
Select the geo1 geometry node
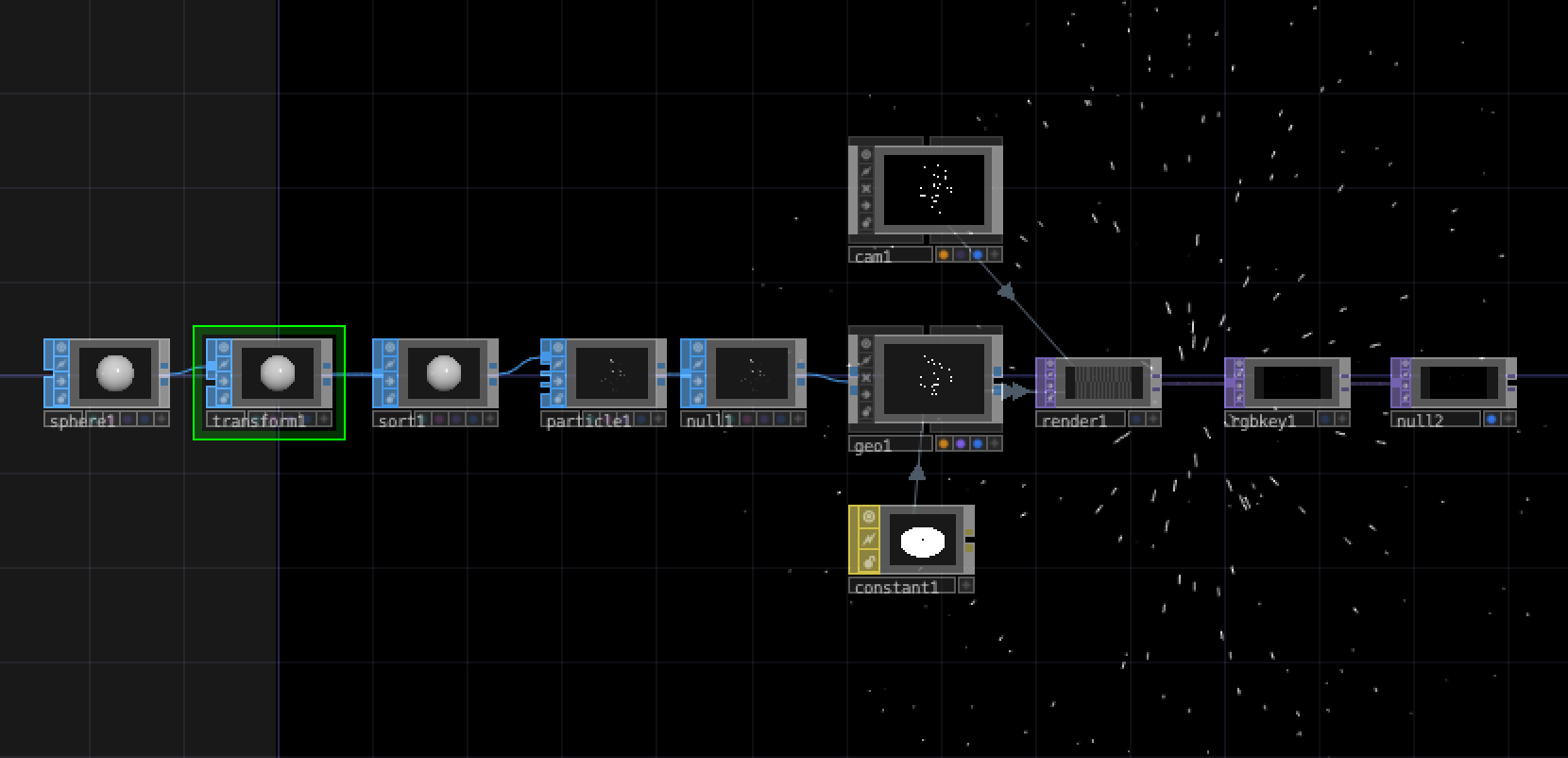pos(933,378)
